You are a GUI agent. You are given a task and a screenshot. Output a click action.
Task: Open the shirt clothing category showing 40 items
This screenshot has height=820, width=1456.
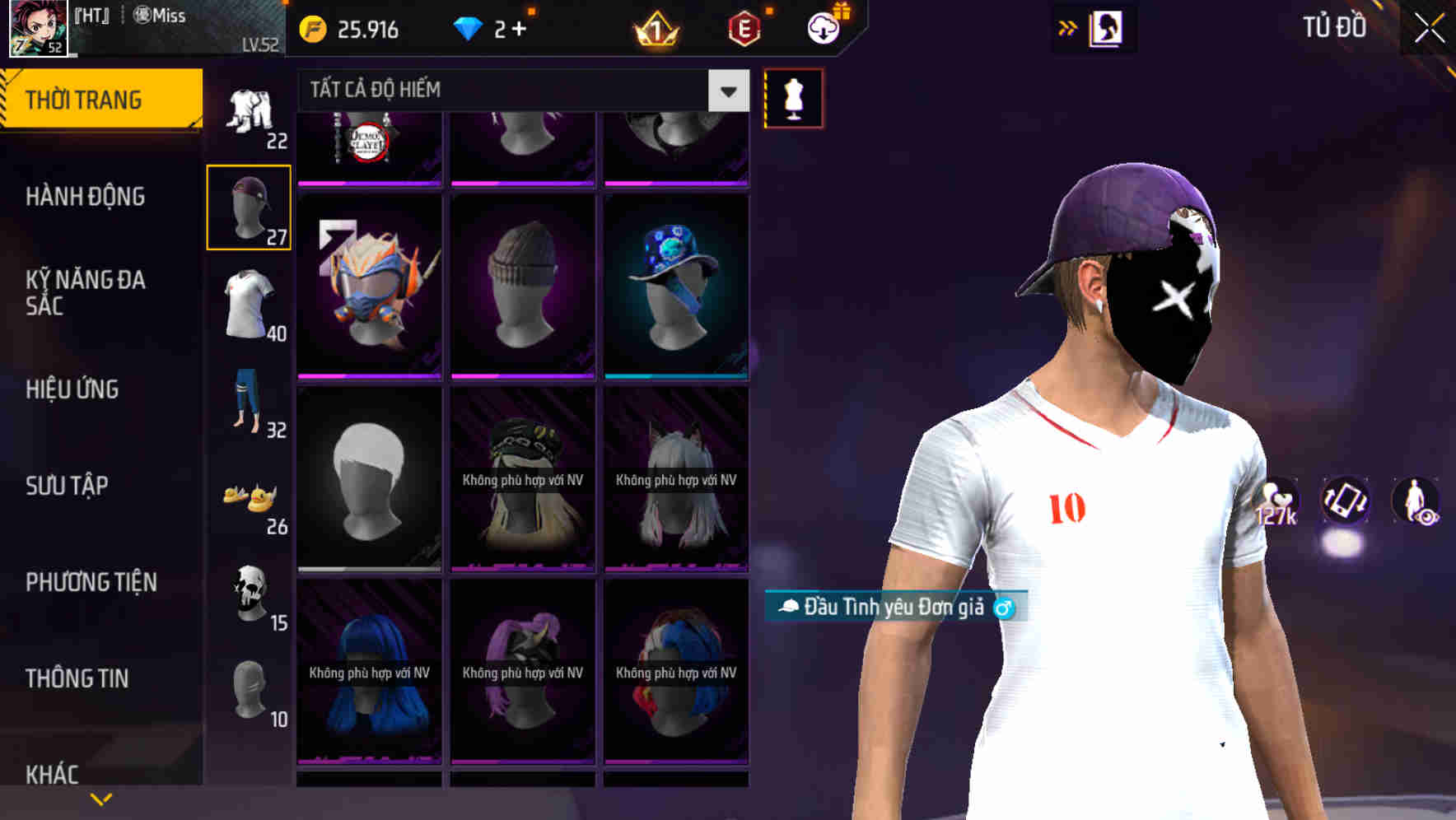pos(249,305)
